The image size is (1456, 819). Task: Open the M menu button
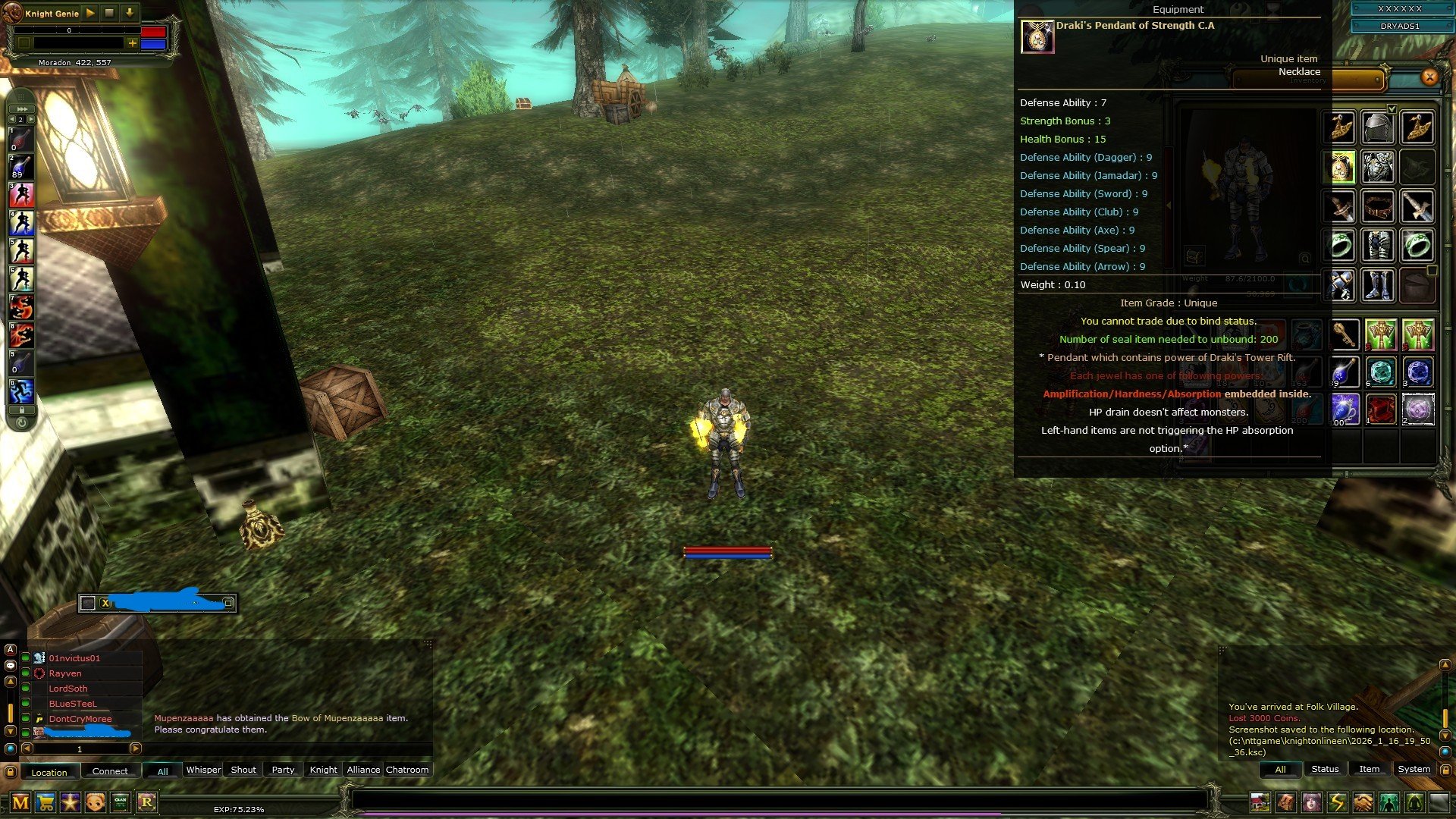point(20,802)
